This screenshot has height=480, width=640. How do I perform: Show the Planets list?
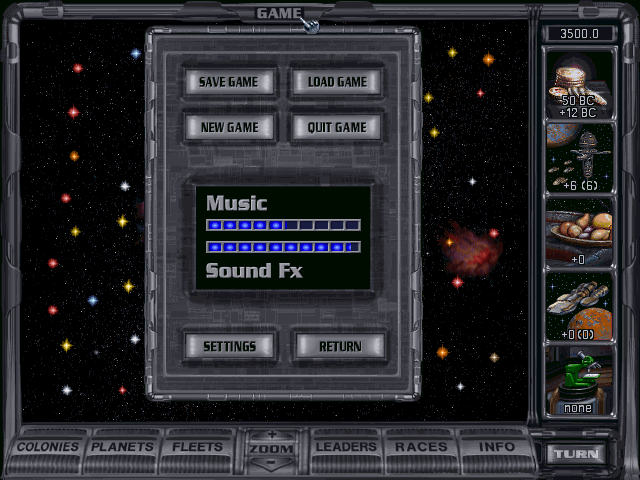tap(124, 447)
